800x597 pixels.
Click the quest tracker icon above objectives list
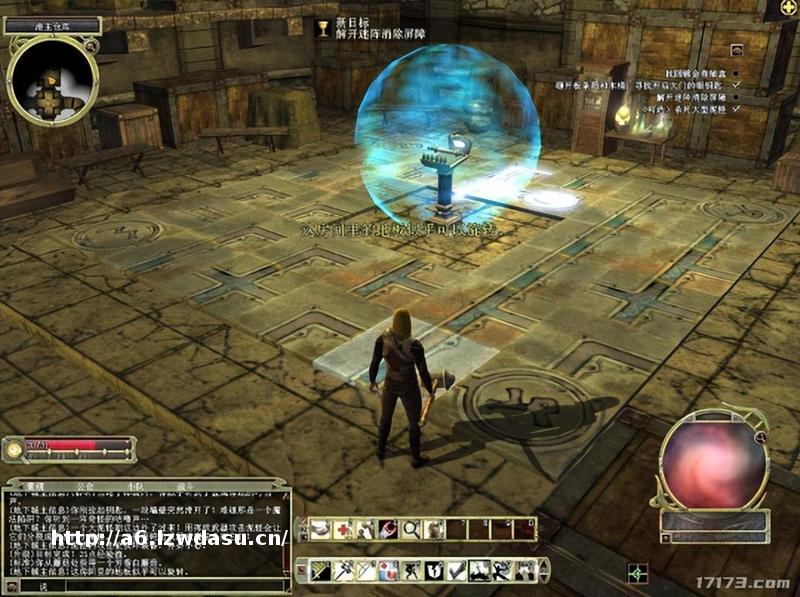[x=737, y=49]
